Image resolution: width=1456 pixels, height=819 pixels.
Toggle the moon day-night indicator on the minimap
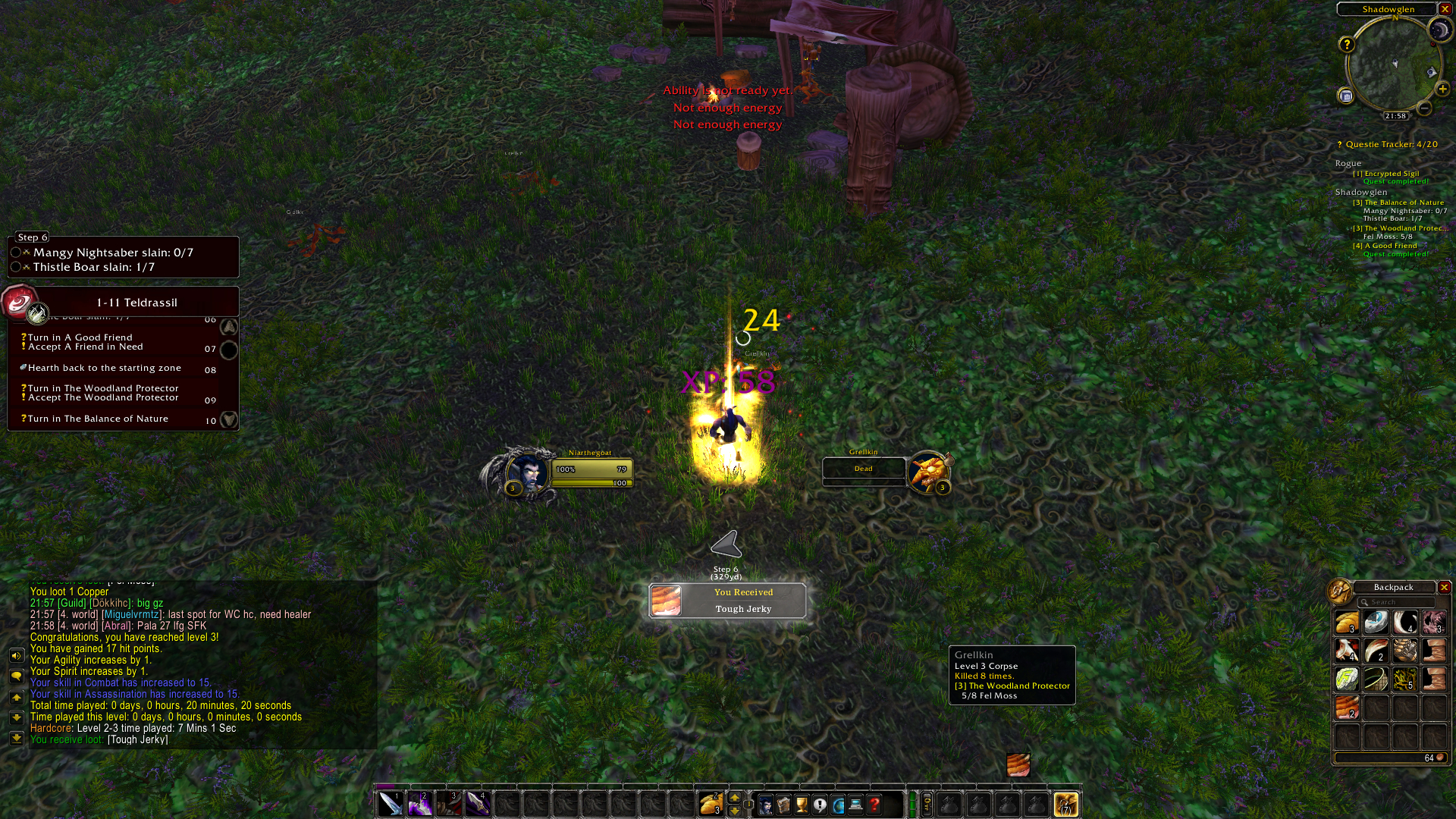pyautogui.click(x=1439, y=30)
